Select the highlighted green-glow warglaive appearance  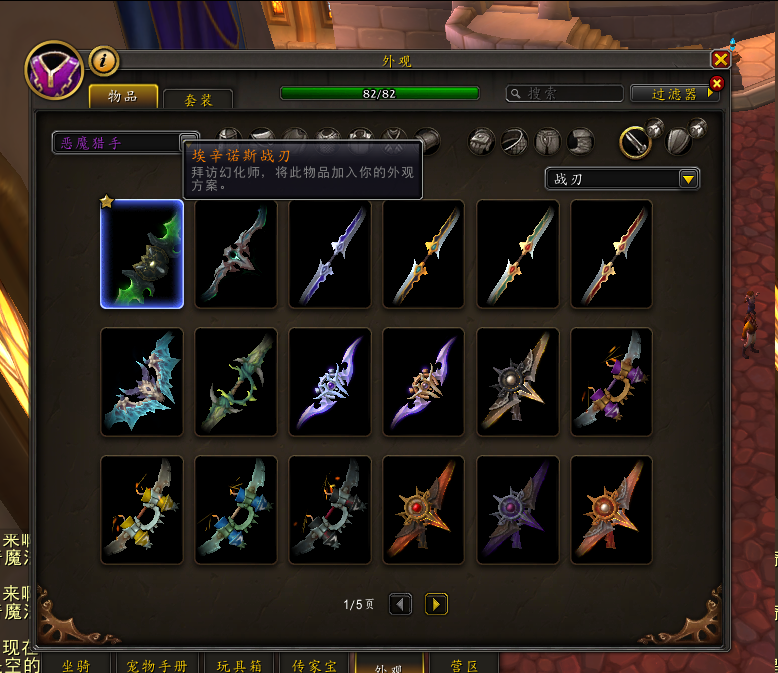coord(142,254)
